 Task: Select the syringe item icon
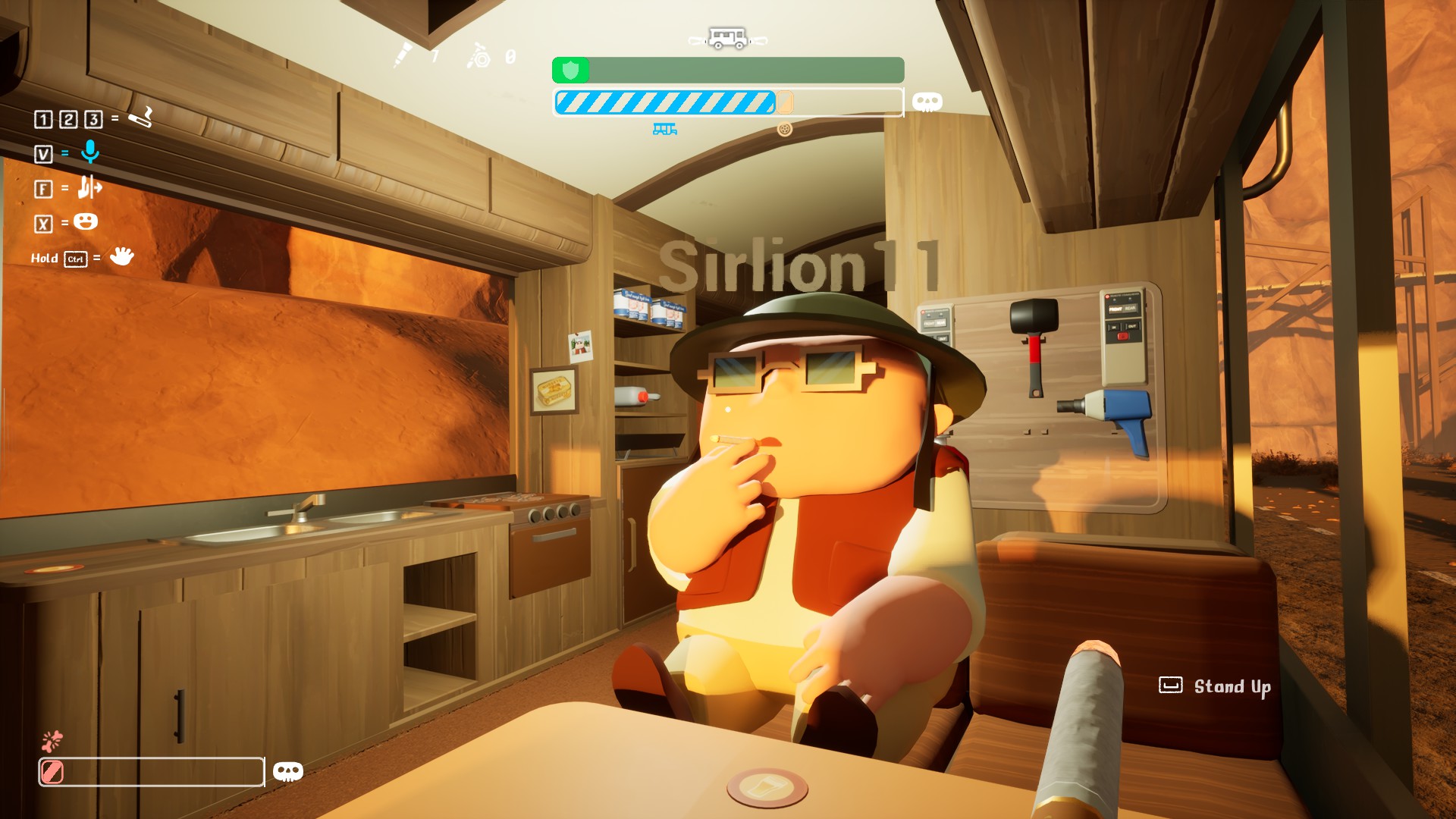[402, 55]
